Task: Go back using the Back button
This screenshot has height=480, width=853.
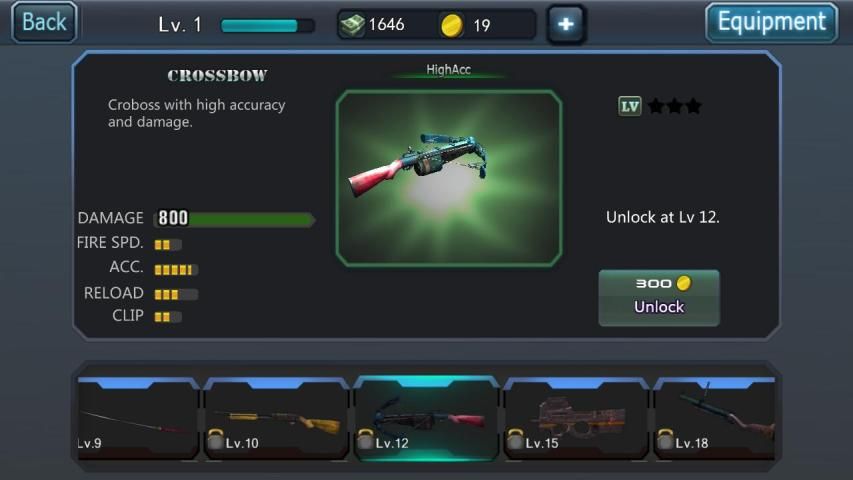Action: (44, 22)
